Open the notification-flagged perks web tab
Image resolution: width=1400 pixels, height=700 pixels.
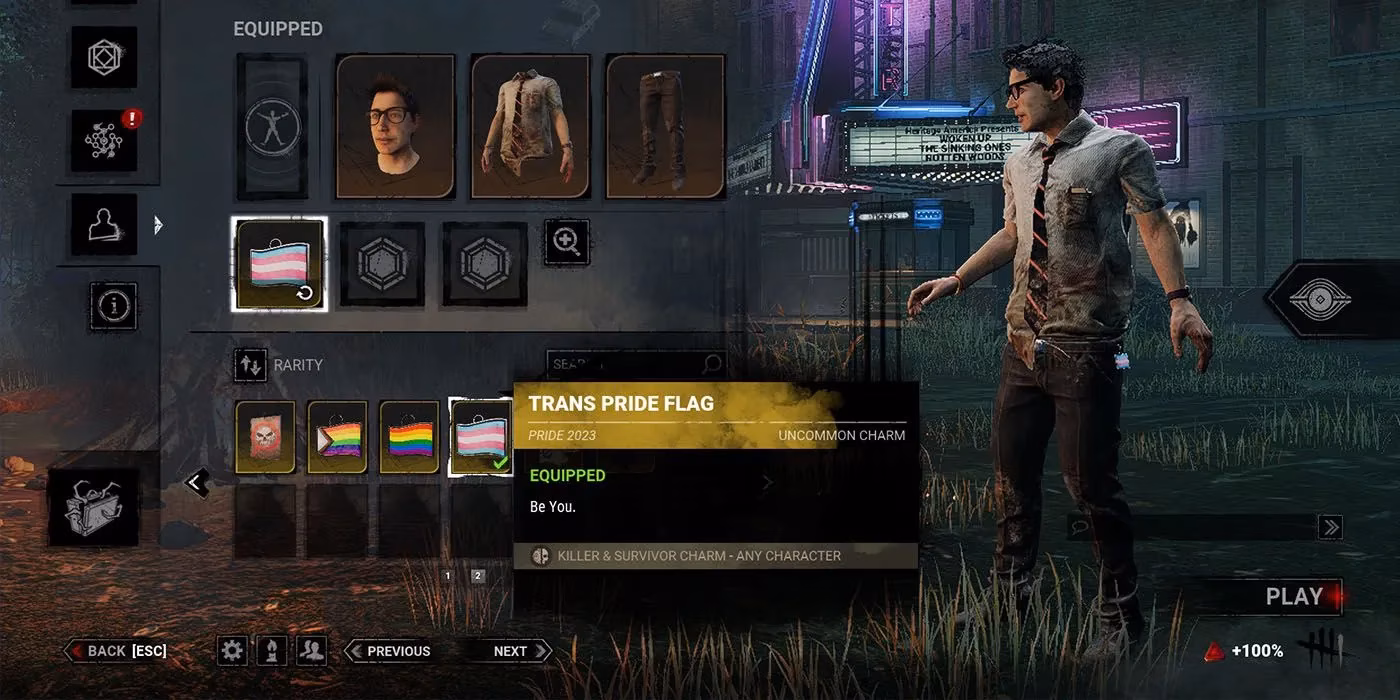pos(104,140)
